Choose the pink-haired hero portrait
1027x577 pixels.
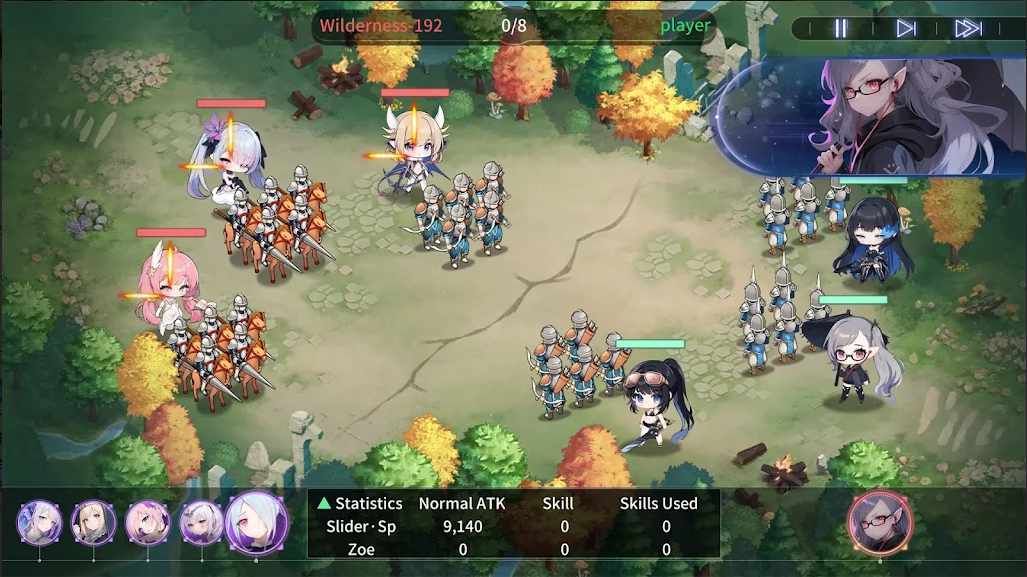(147, 523)
